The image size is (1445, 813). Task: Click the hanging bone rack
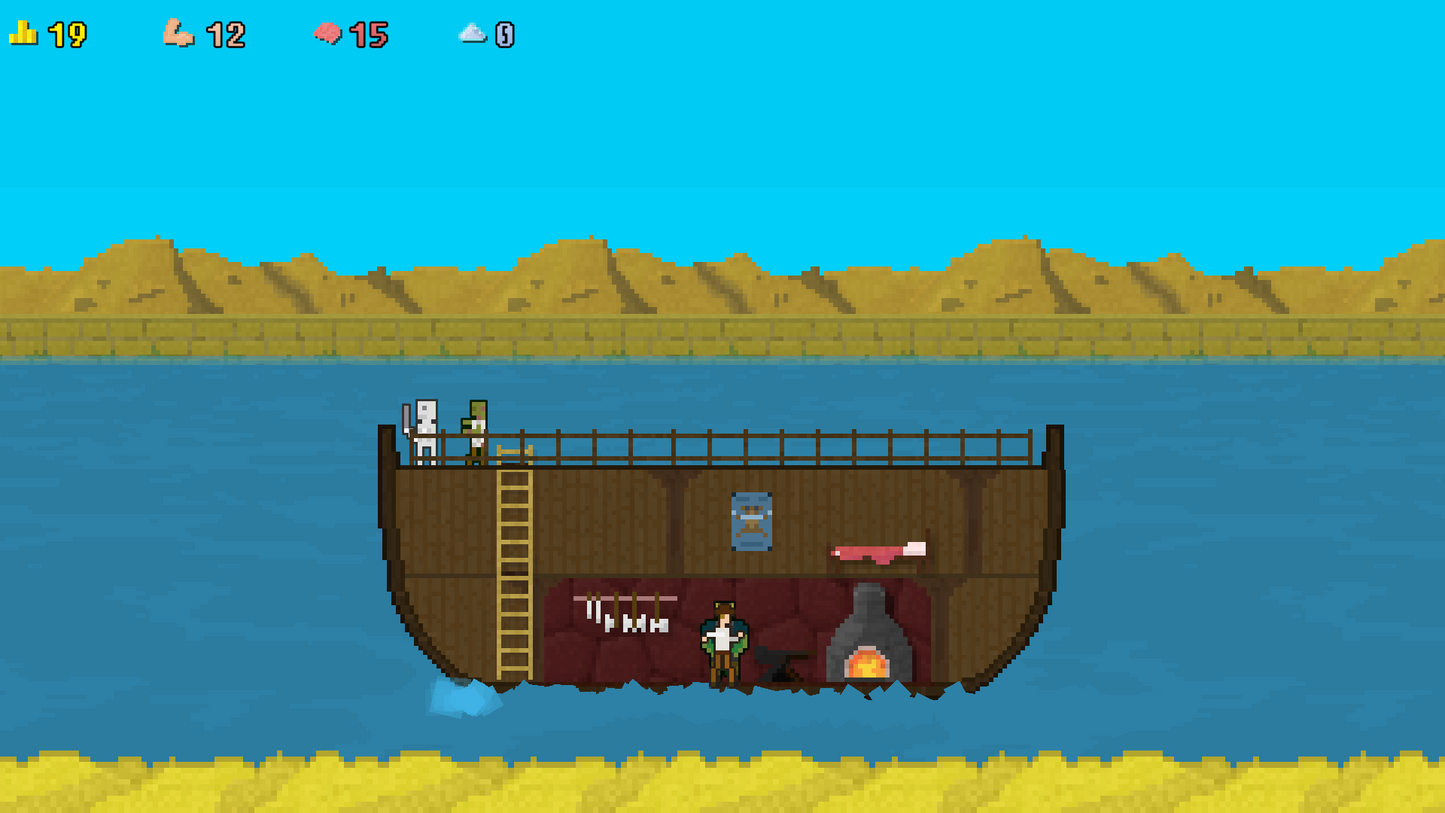click(625, 610)
